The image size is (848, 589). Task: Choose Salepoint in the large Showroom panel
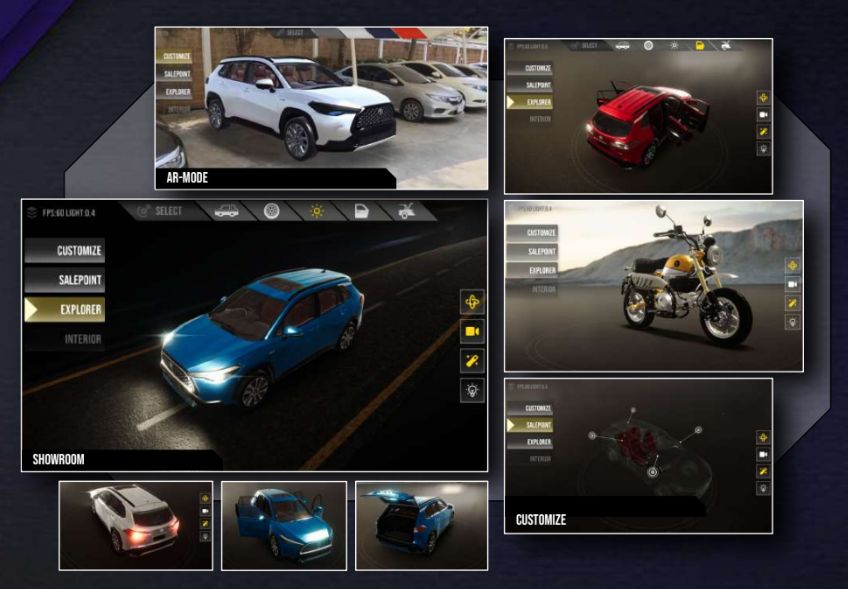click(65, 281)
